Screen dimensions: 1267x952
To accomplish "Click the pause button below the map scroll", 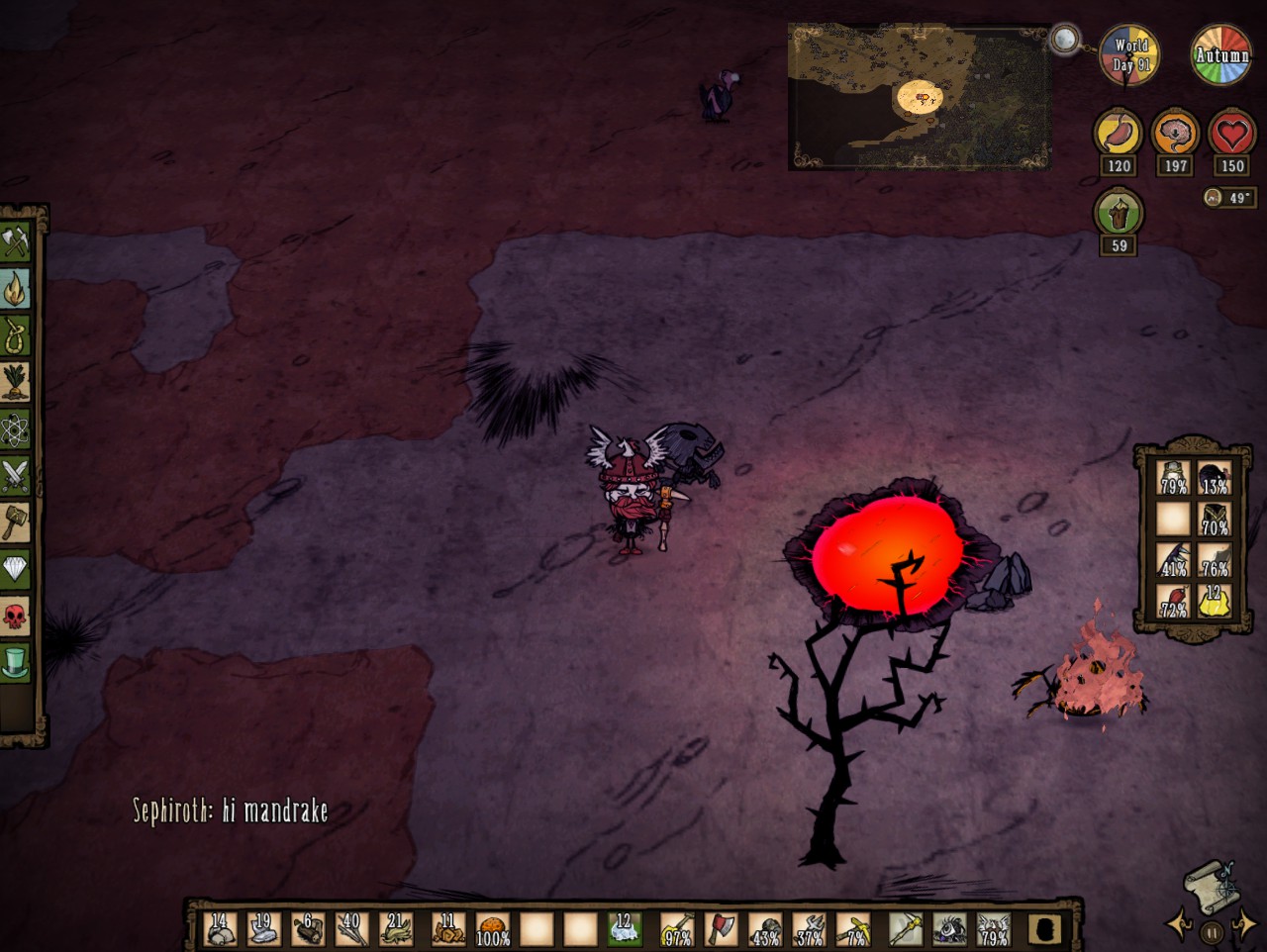I will 1212,932.
